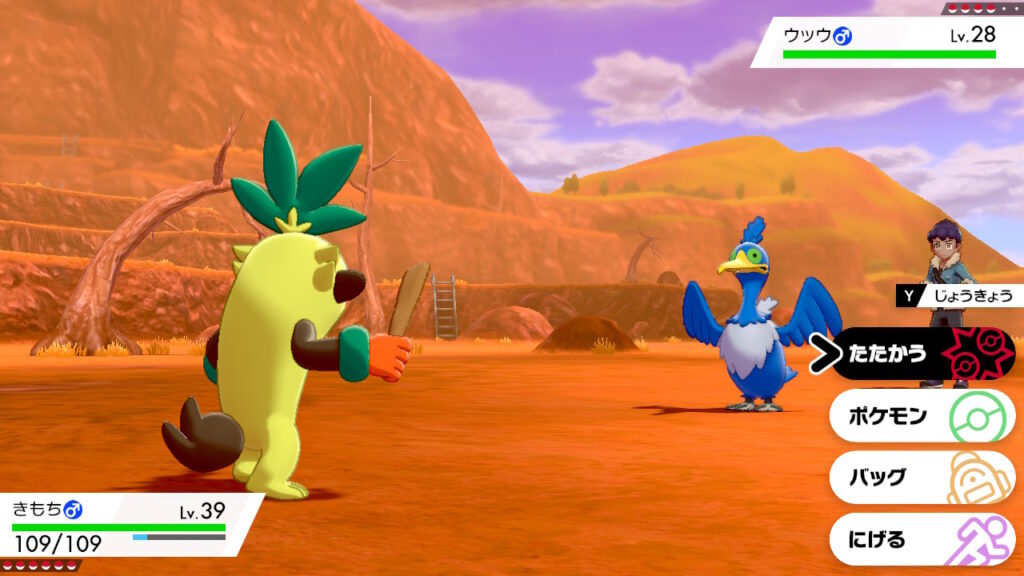This screenshot has width=1024, height=576.
Task: Open the バッグ item menu
Action: (x=920, y=477)
